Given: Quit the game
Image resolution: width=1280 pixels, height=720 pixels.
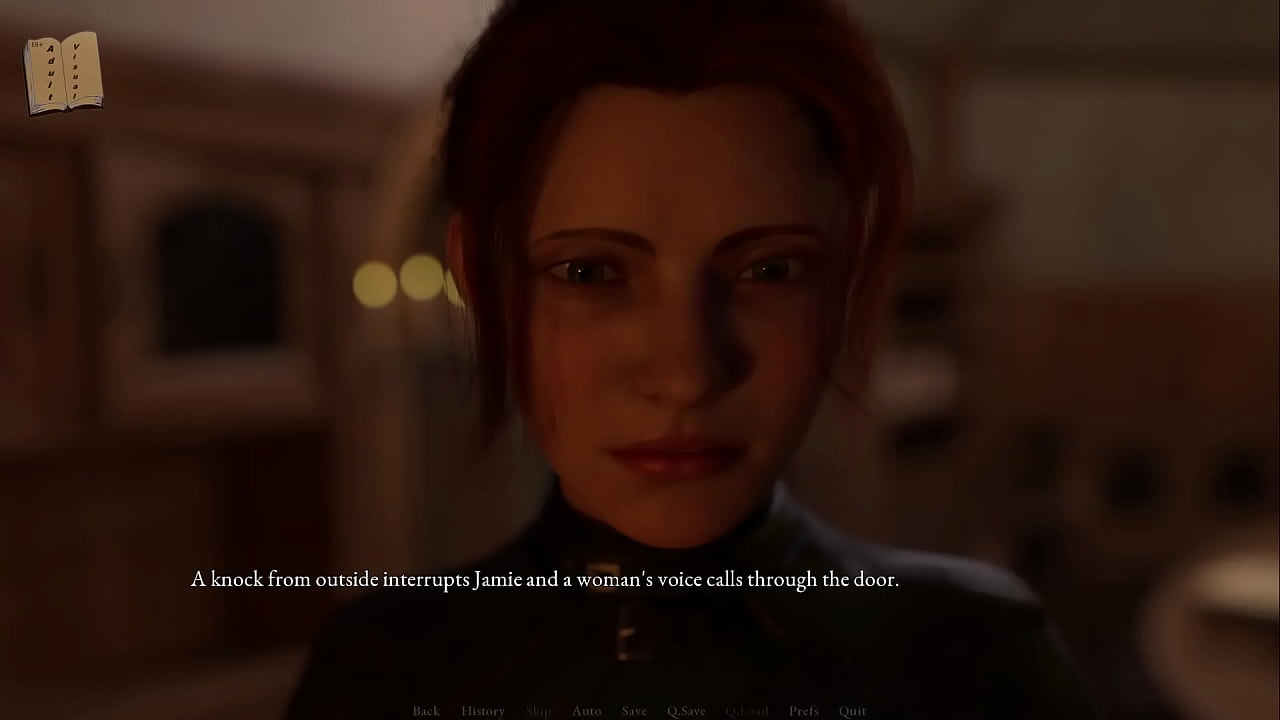Looking at the screenshot, I should point(853,711).
